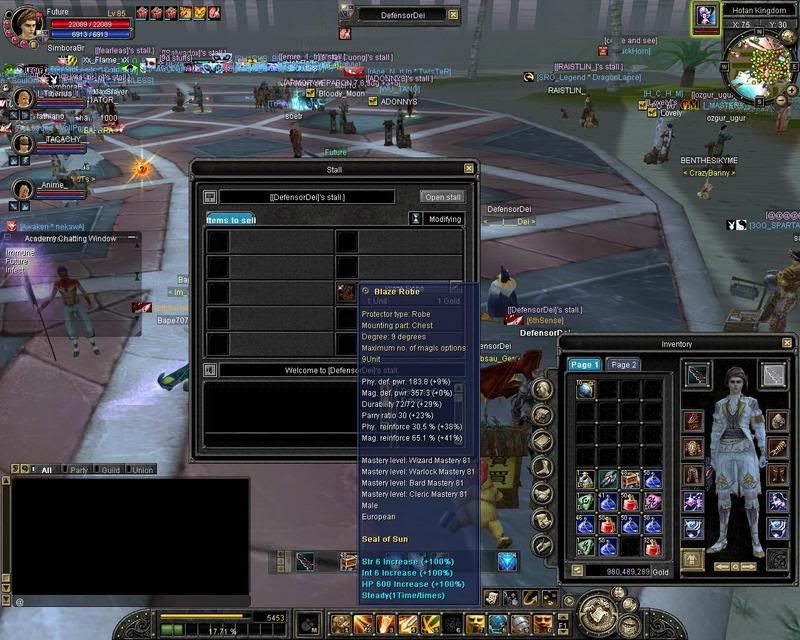Click the Open stall button
This screenshot has height=640, width=800.
441,197
